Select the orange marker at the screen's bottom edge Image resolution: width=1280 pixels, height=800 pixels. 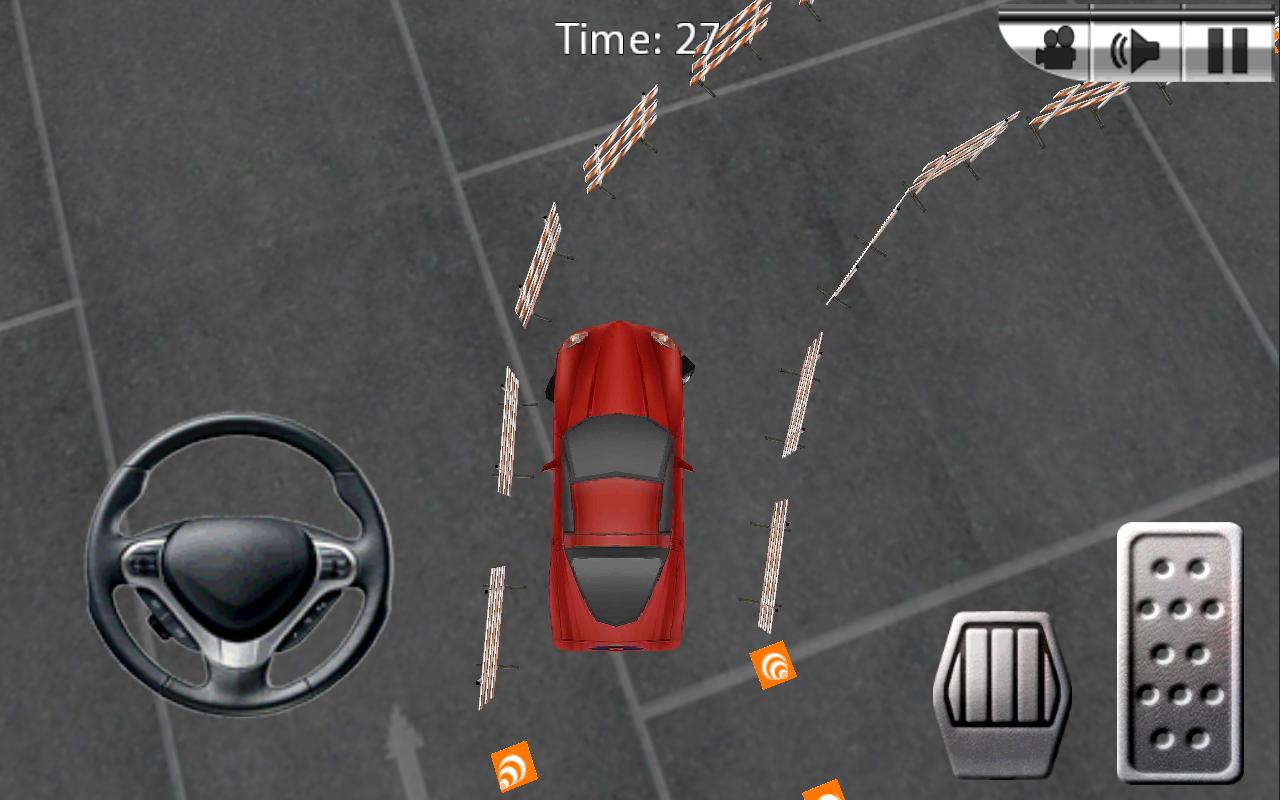[825, 793]
